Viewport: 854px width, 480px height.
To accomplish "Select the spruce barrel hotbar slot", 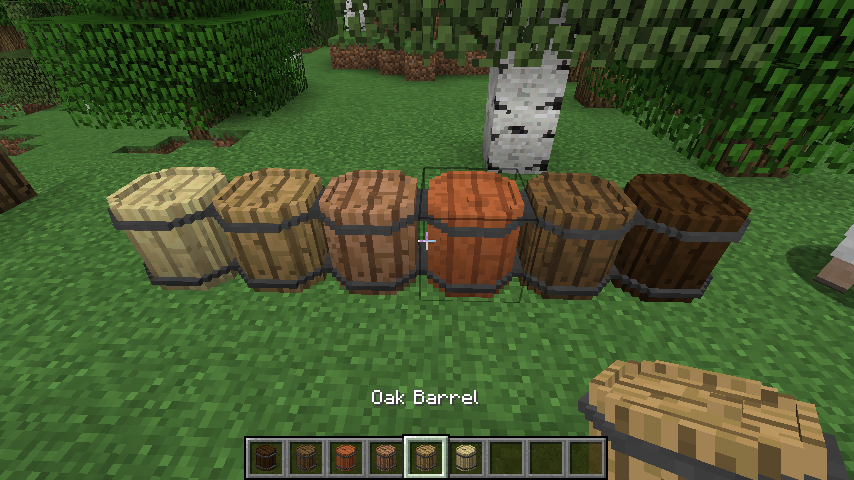I will [305, 458].
